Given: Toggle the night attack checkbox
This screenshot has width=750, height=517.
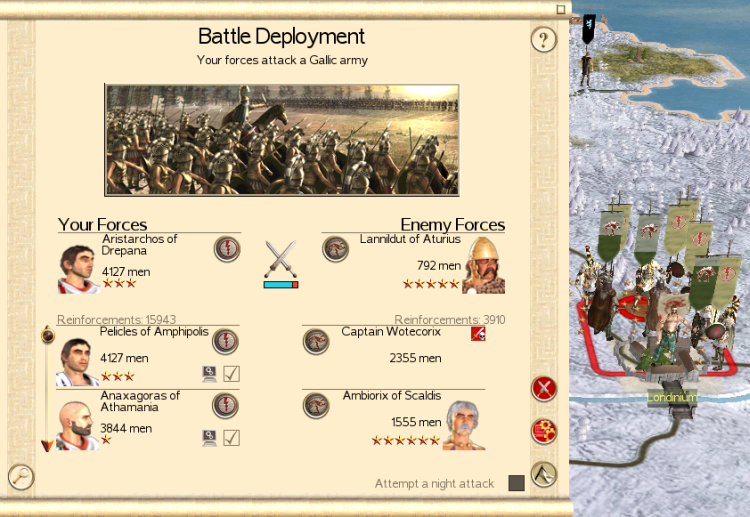Looking at the screenshot, I should coord(516,483).
